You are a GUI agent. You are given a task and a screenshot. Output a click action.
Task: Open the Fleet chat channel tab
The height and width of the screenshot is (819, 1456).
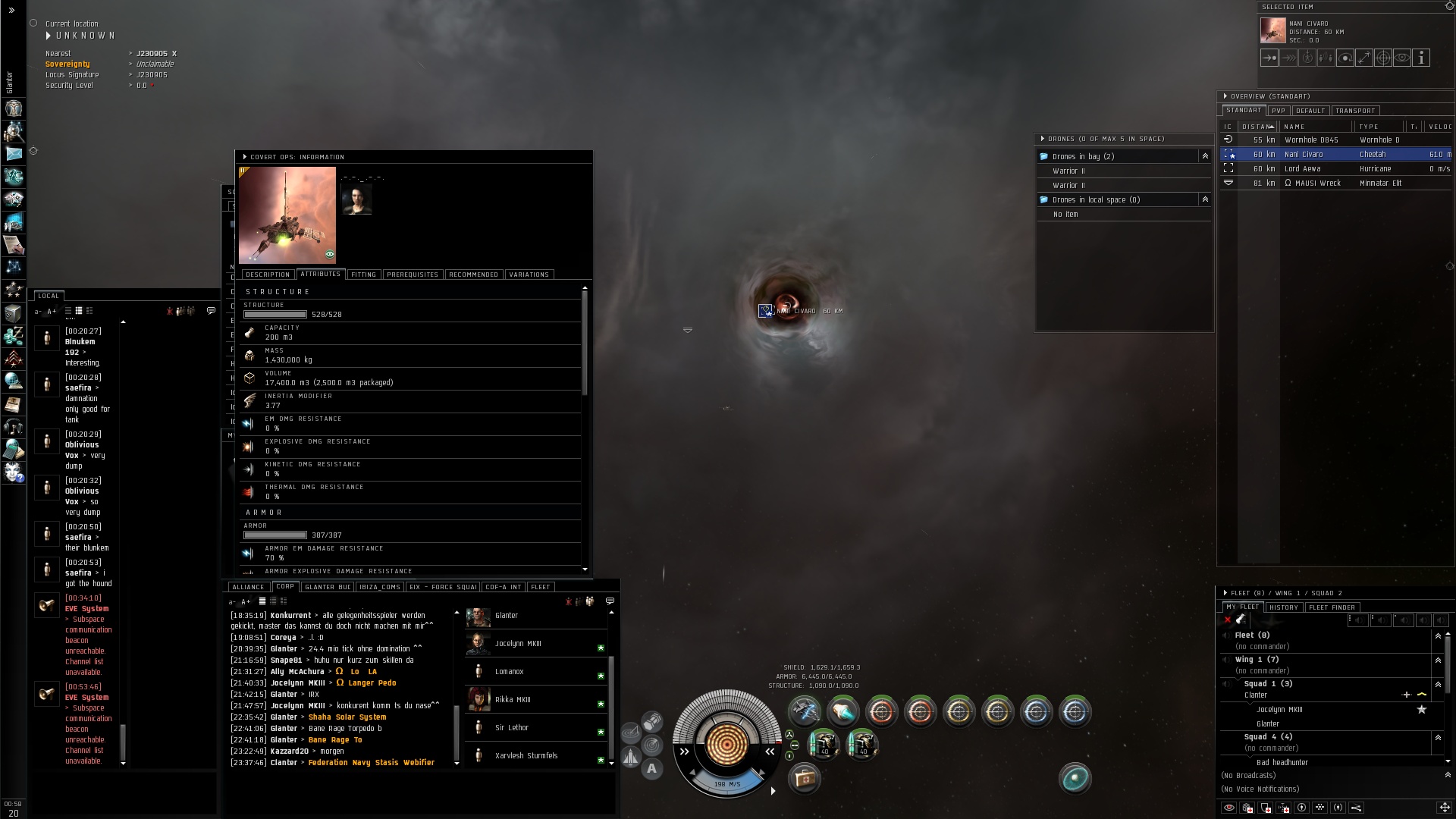pyautogui.click(x=540, y=587)
